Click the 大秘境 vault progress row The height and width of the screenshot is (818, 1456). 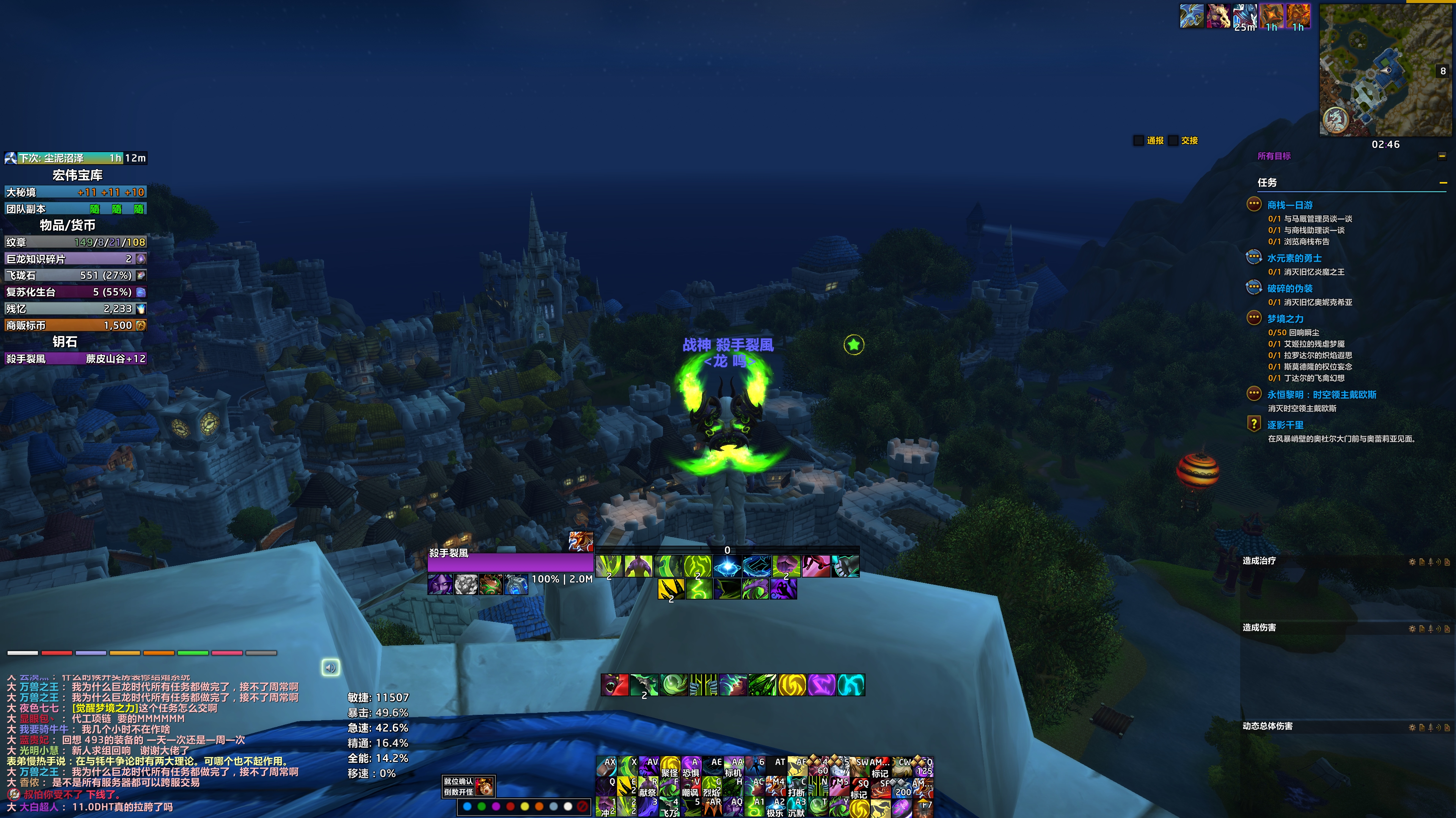point(76,192)
